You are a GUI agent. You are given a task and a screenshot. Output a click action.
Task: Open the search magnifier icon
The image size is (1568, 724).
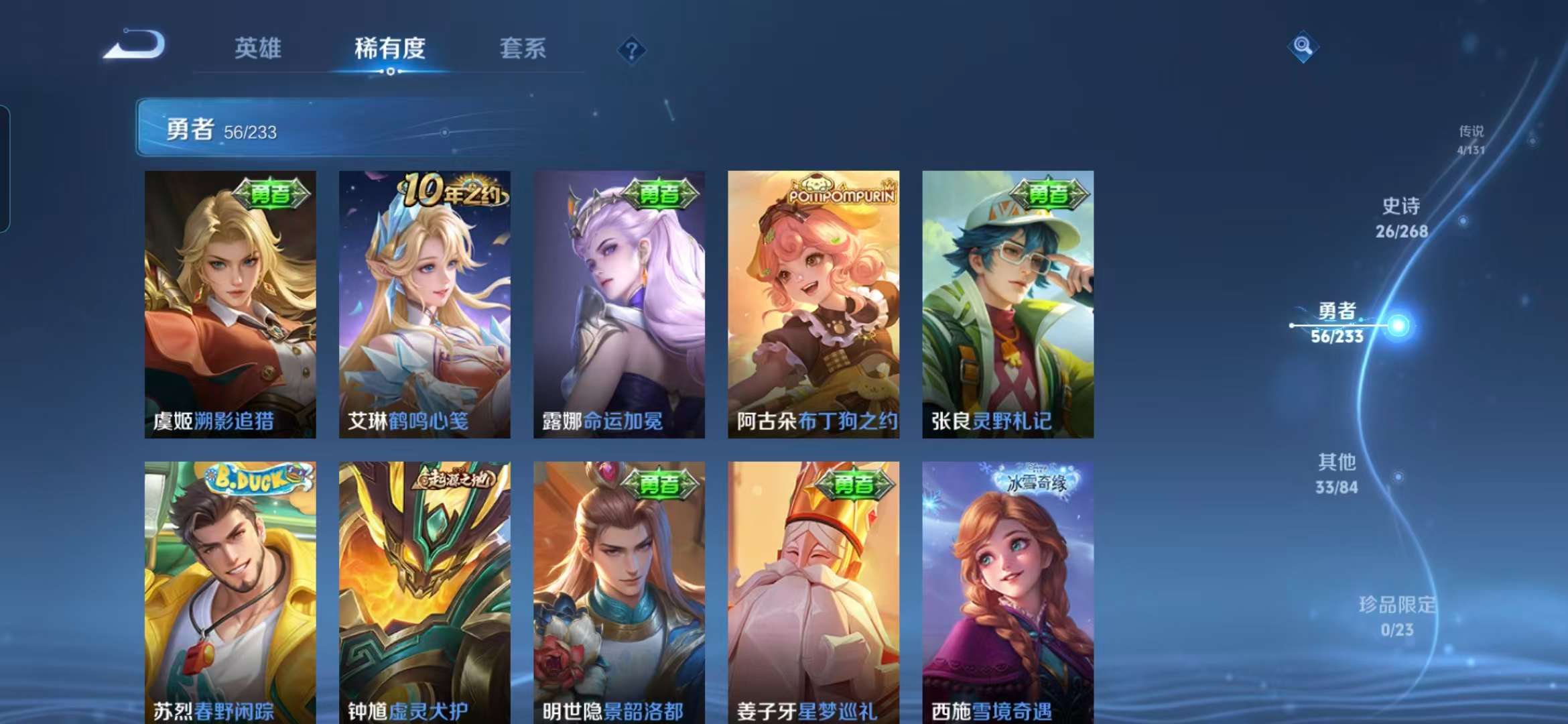click(x=1302, y=46)
